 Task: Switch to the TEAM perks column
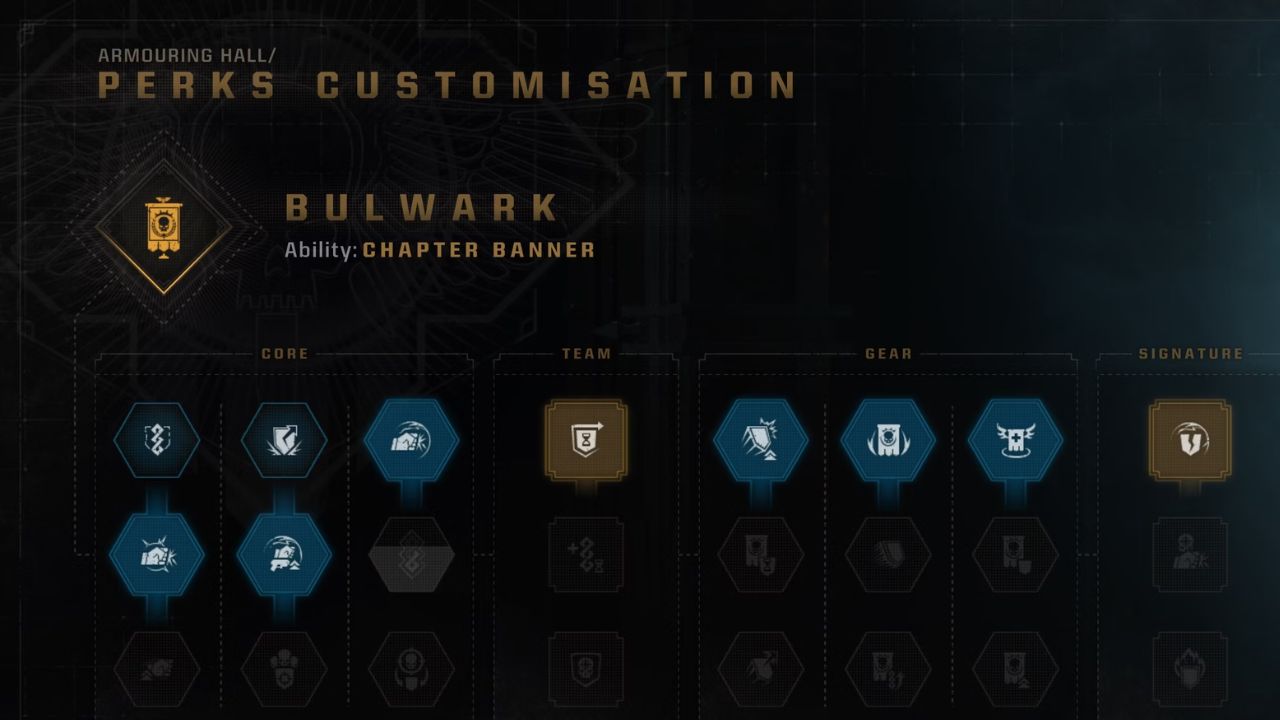(x=584, y=353)
